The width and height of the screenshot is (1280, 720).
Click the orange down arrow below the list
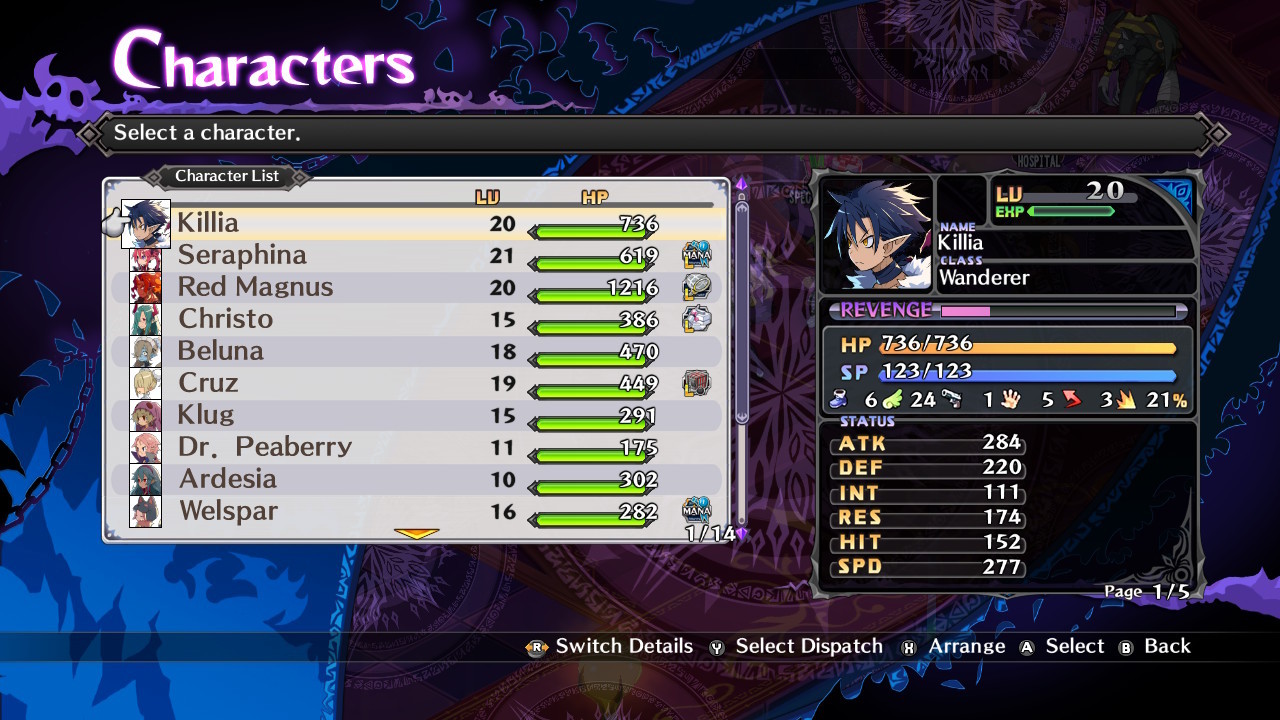point(417,534)
